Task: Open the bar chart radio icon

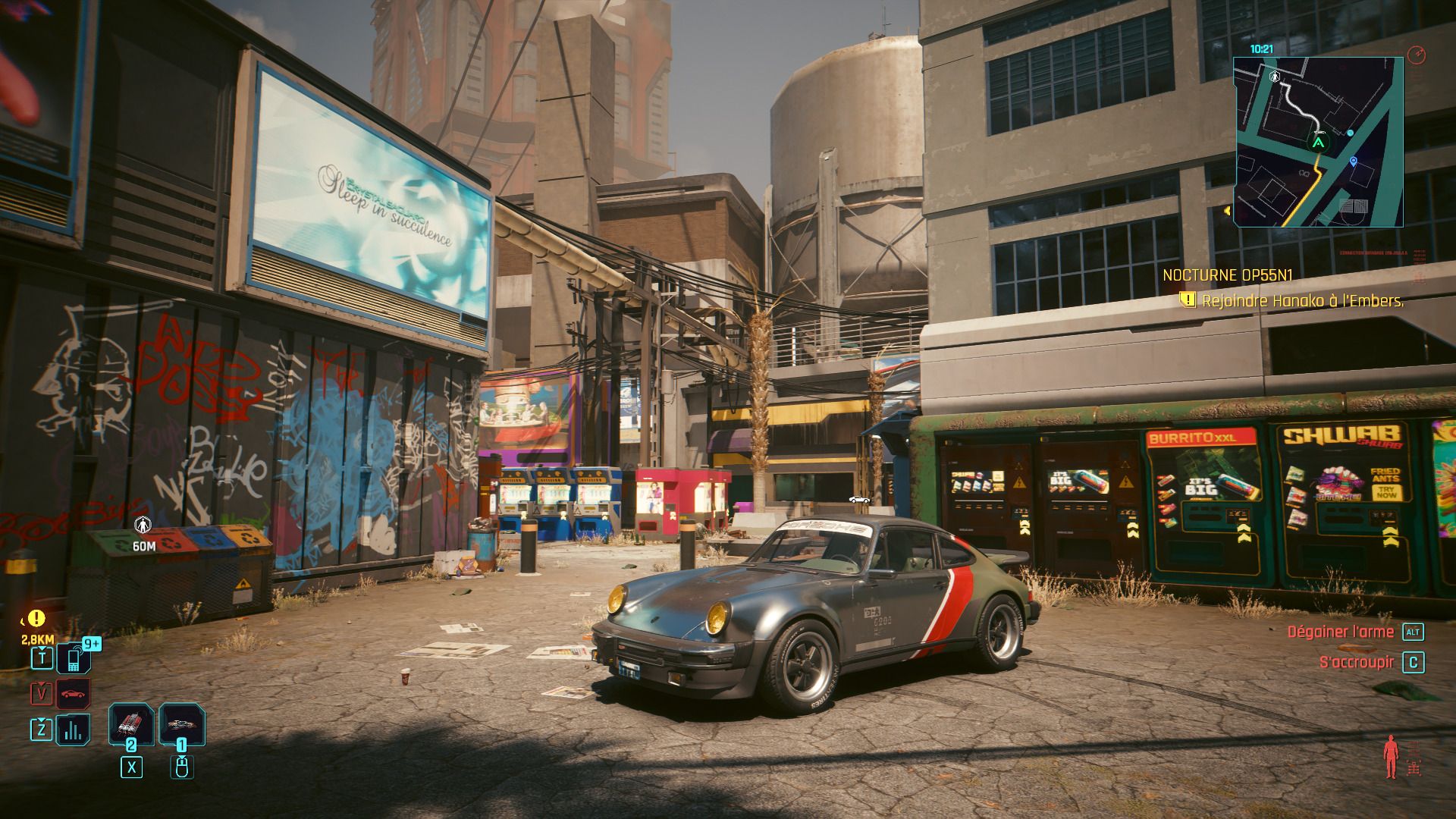Action: tap(74, 730)
